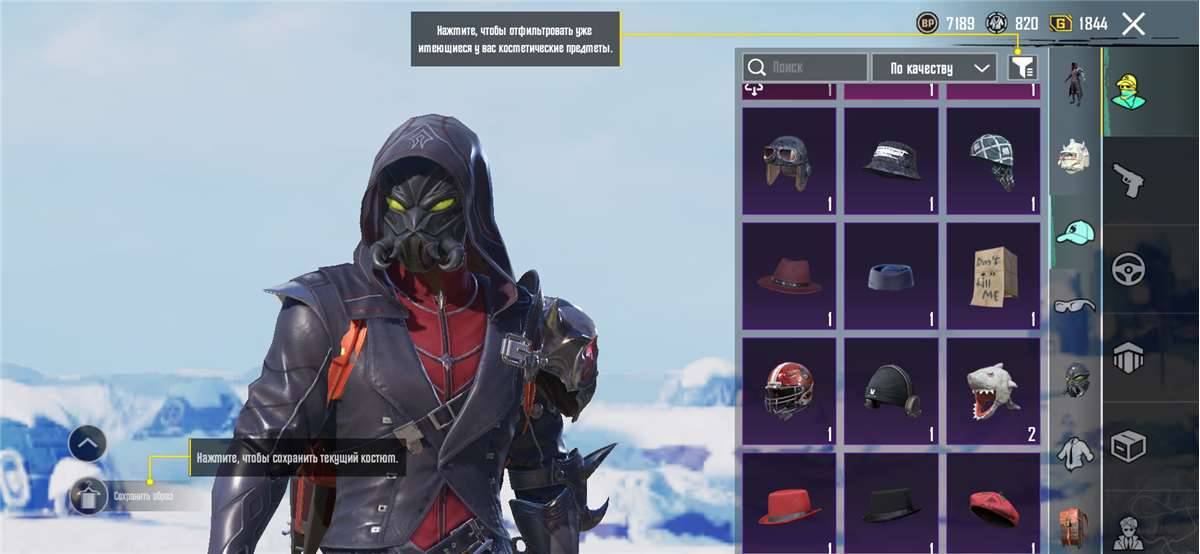Screen dimensions: 1200x554
Task: Open the weapon skins pistol section
Action: (x=1129, y=181)
